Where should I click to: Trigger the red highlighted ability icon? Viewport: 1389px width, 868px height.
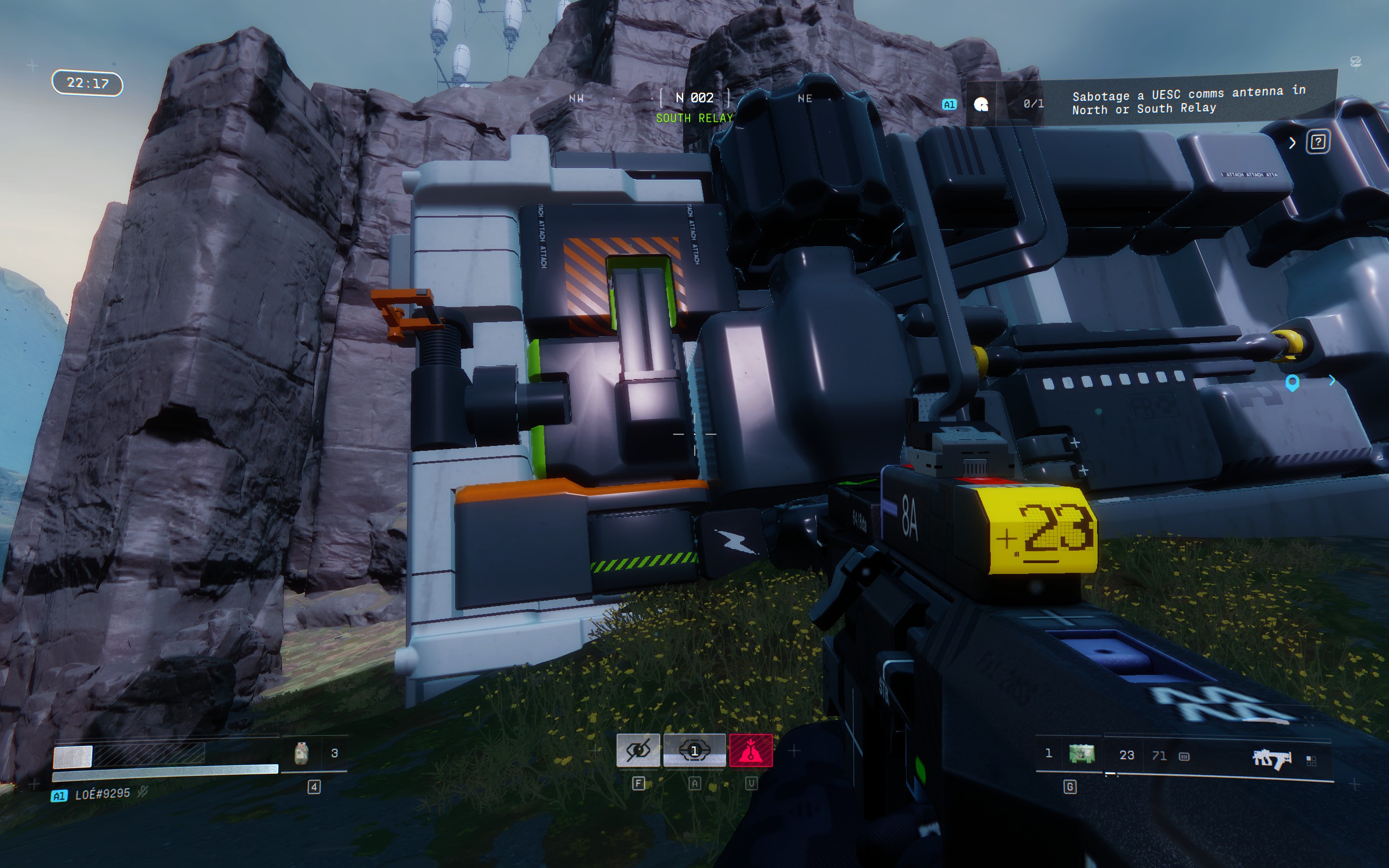pyautogui.click(x=751, y=750)
